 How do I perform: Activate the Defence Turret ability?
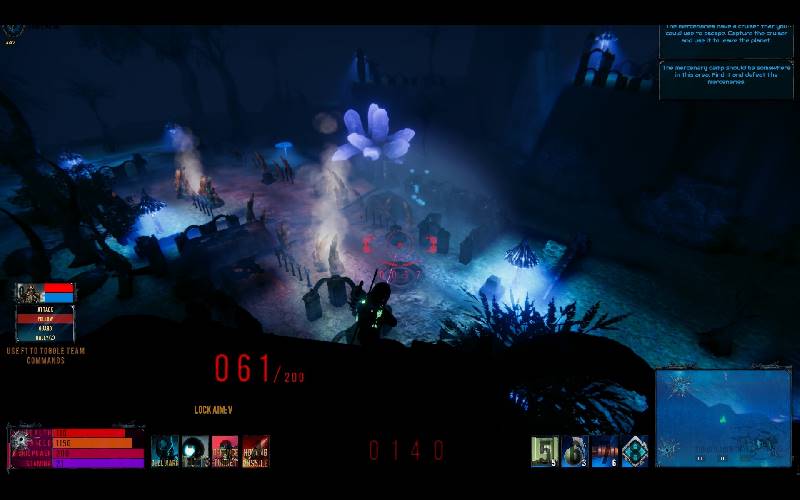click(x=225, y=451)
